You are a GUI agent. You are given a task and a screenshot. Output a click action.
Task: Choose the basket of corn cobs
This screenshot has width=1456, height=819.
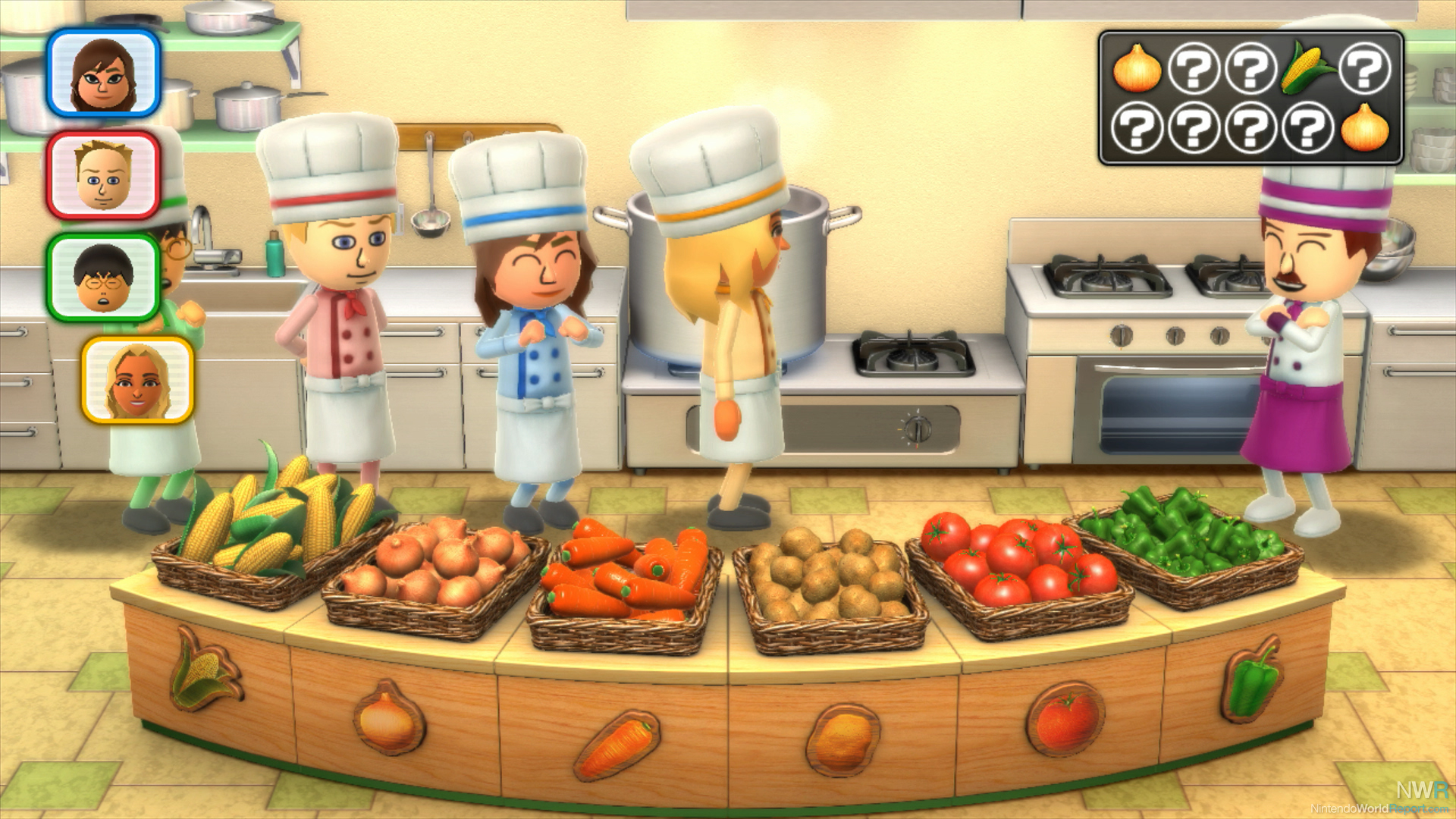269,542
